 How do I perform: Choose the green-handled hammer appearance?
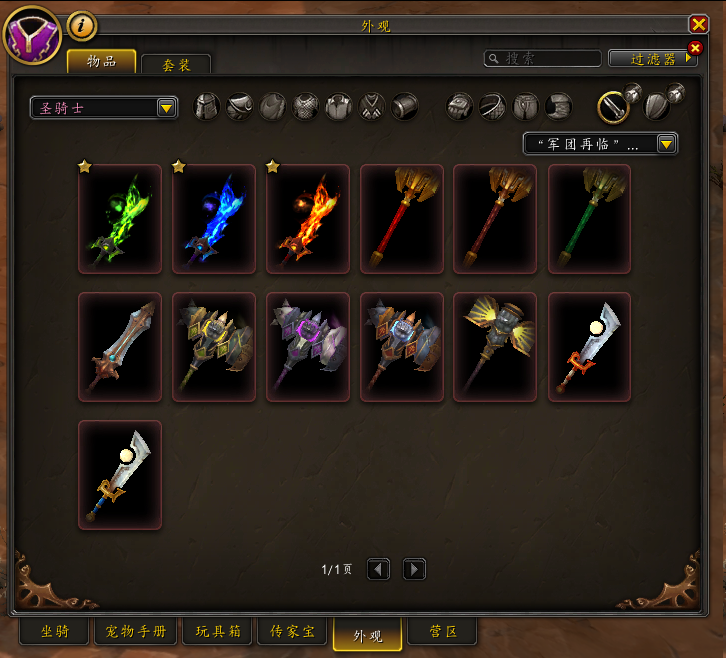590,219
